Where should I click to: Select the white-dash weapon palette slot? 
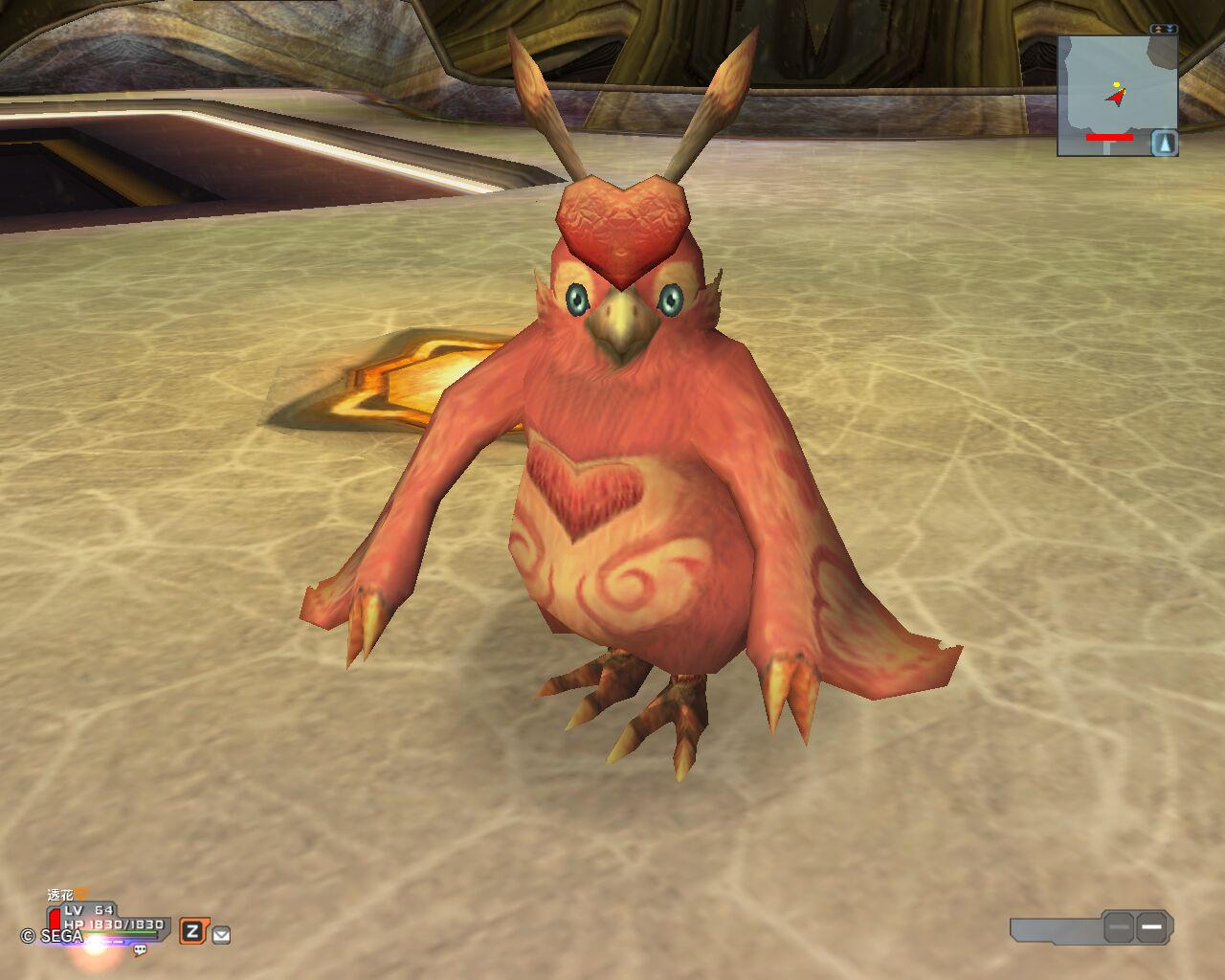1152,926
